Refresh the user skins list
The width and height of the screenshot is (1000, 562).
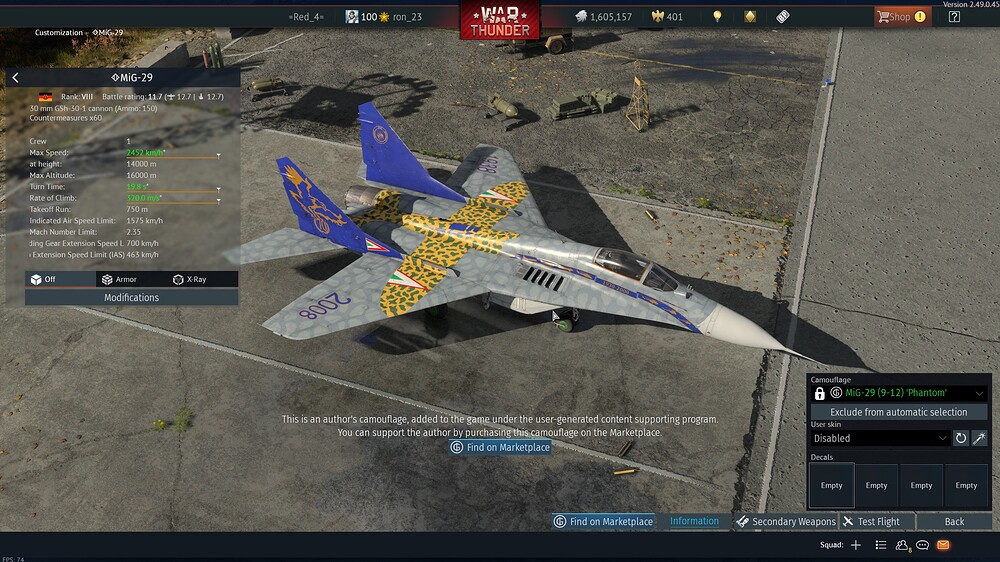[x=961, y=438]
